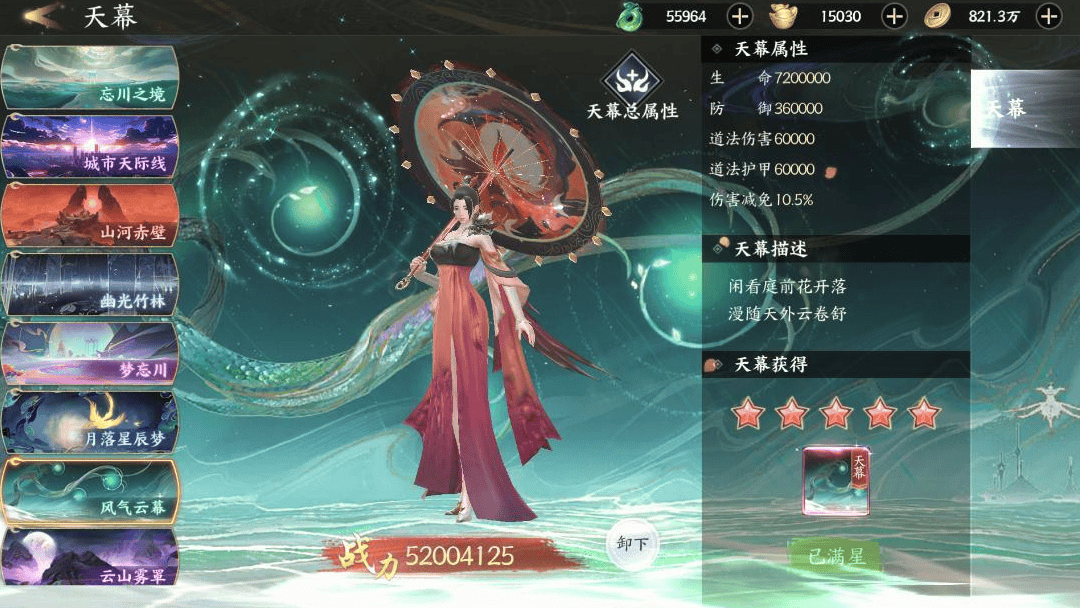This screenshot has width=1080, height=608.
Task: Choose the 梦忘川 backdrop
Action: pos(90,353)
